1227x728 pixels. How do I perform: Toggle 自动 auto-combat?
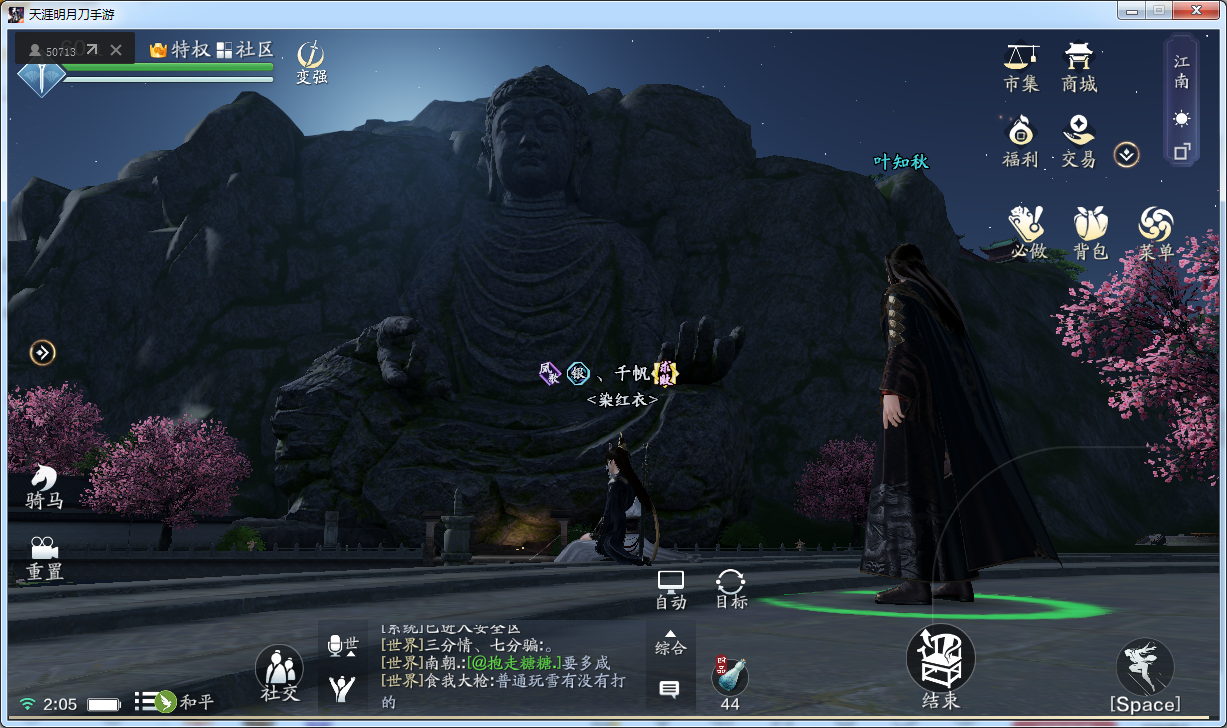click(x=670, y=590)
